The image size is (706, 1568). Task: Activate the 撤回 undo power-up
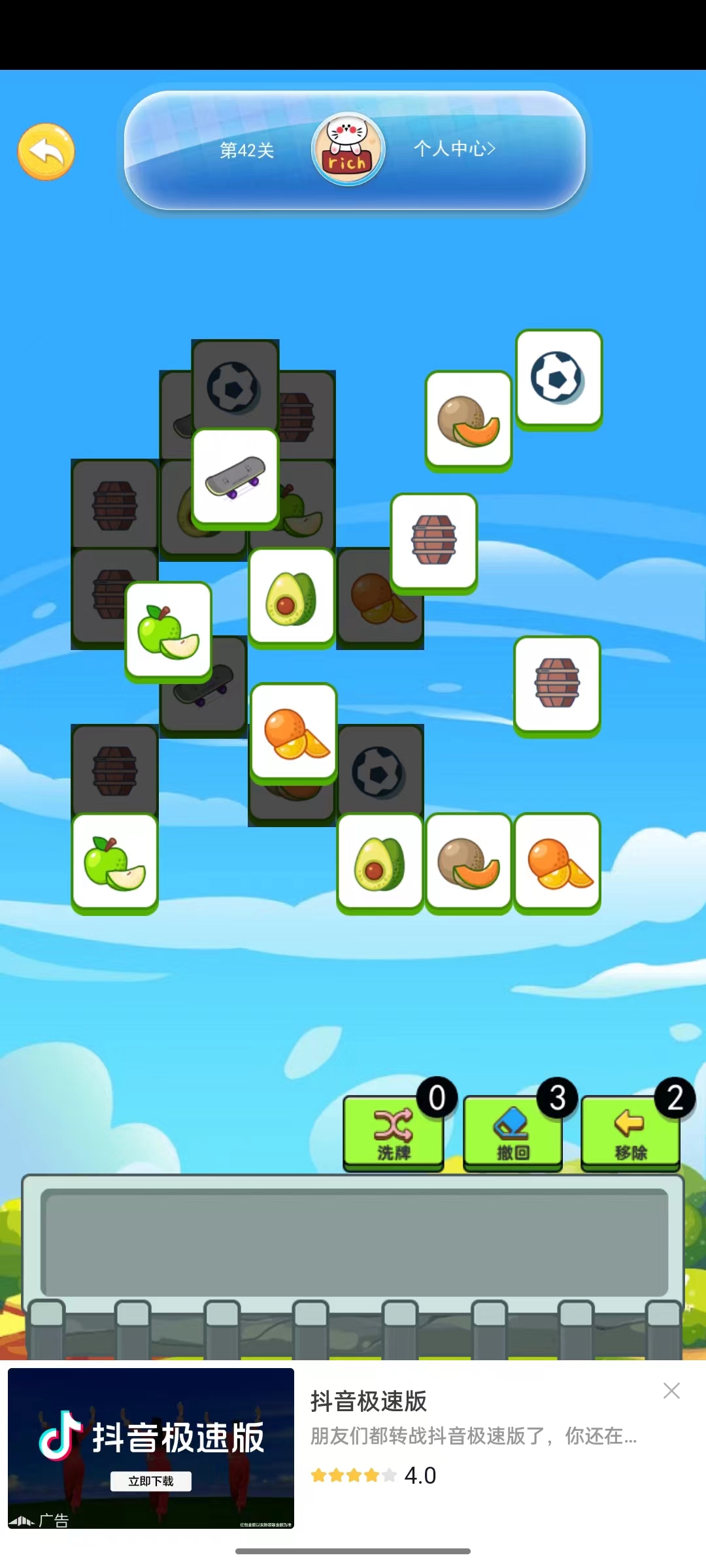coord(513,1132)
